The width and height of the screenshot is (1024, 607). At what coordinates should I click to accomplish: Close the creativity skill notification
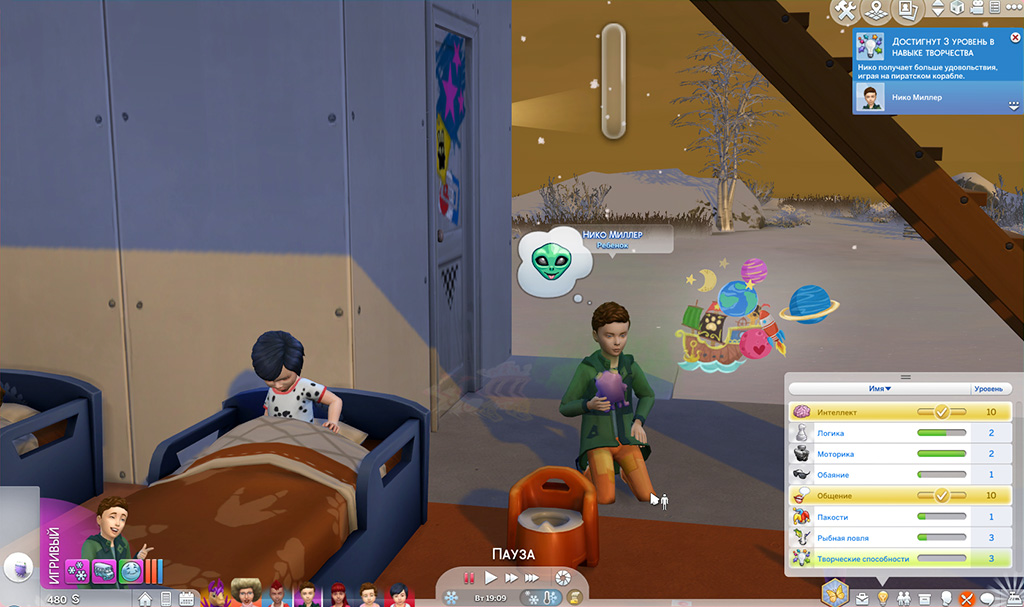click(1012, 38)
